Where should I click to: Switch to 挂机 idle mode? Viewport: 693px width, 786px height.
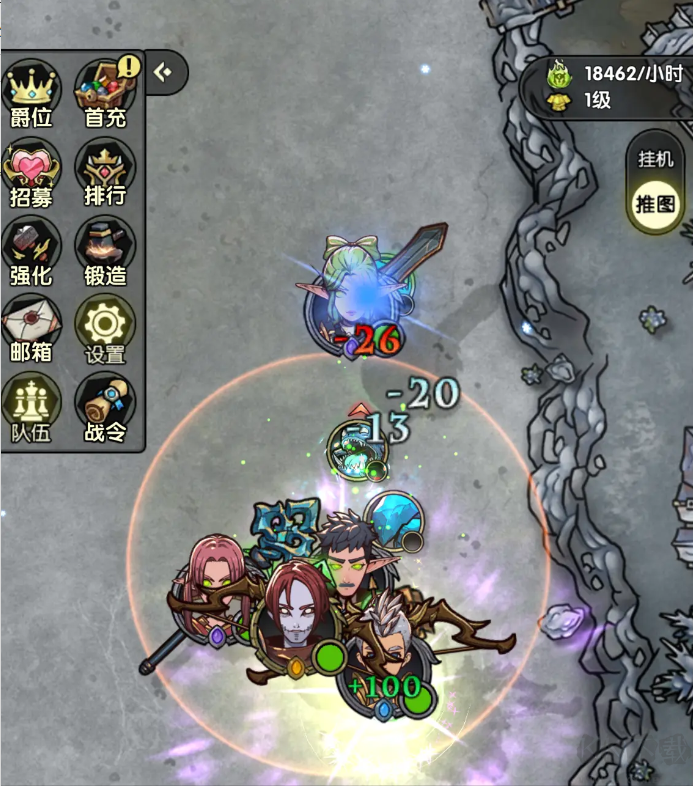(x=656, y=159)
